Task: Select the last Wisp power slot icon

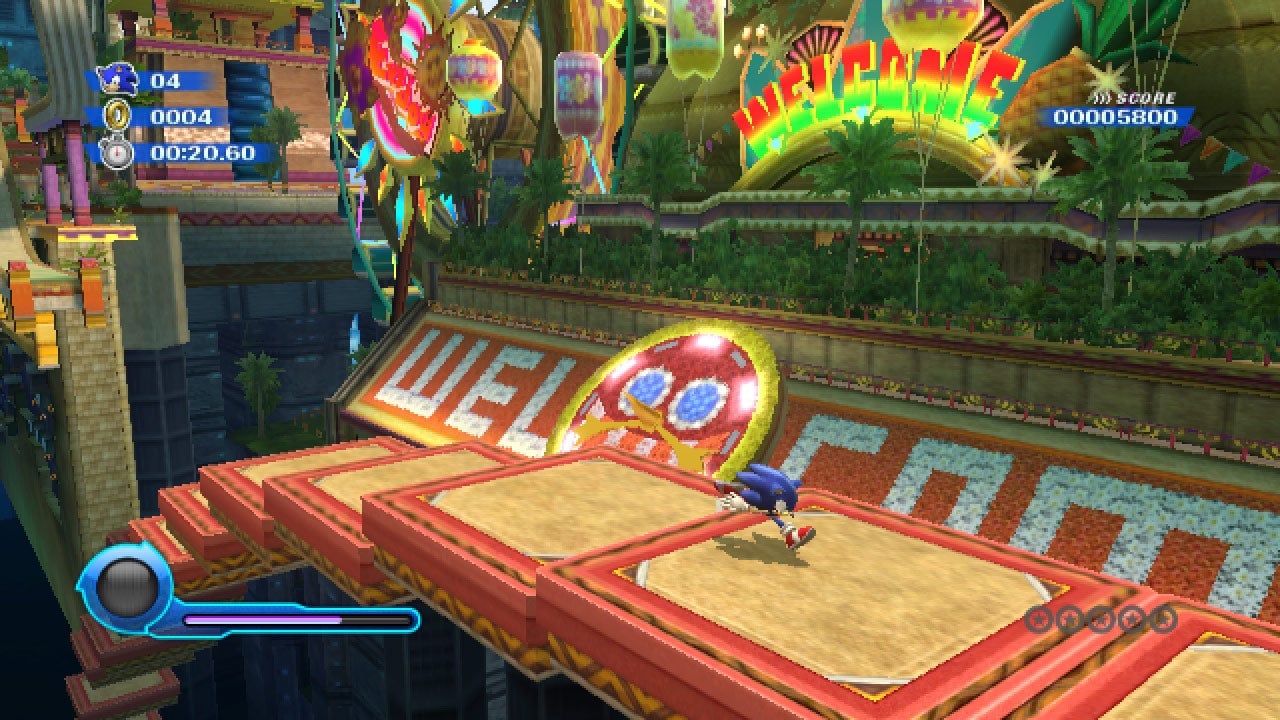Action: (x=1162, y=618)
